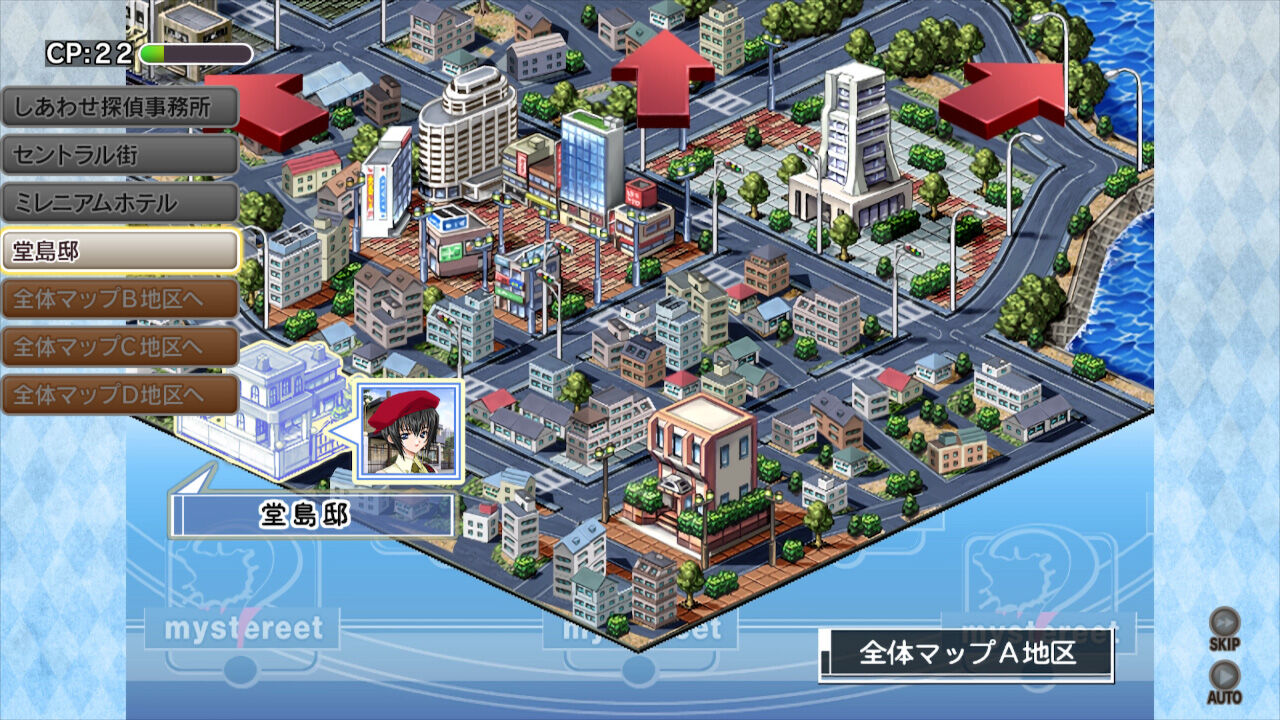Select セントラル街 from the location list
The image size is (1280, 720).
tap(118, 153)
